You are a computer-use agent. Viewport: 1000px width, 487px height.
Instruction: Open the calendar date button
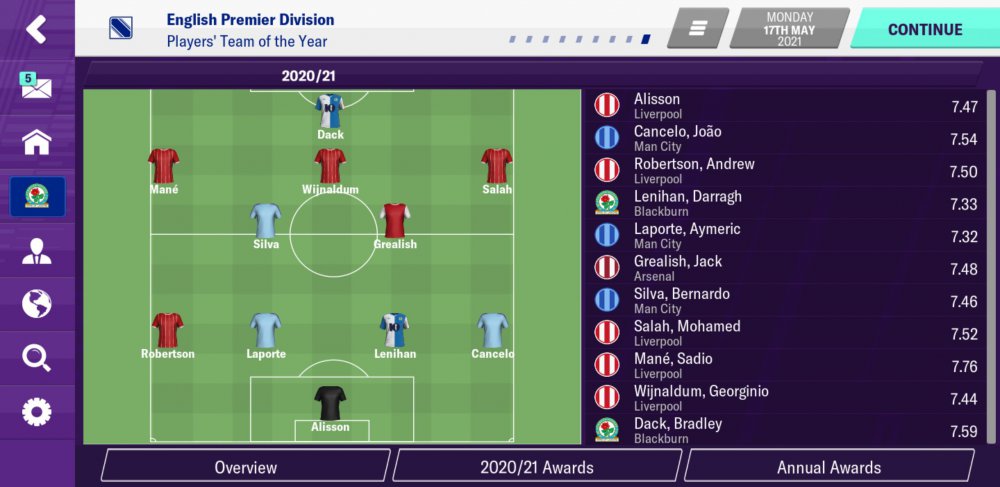pyautogui.click(x=790, y=29)
